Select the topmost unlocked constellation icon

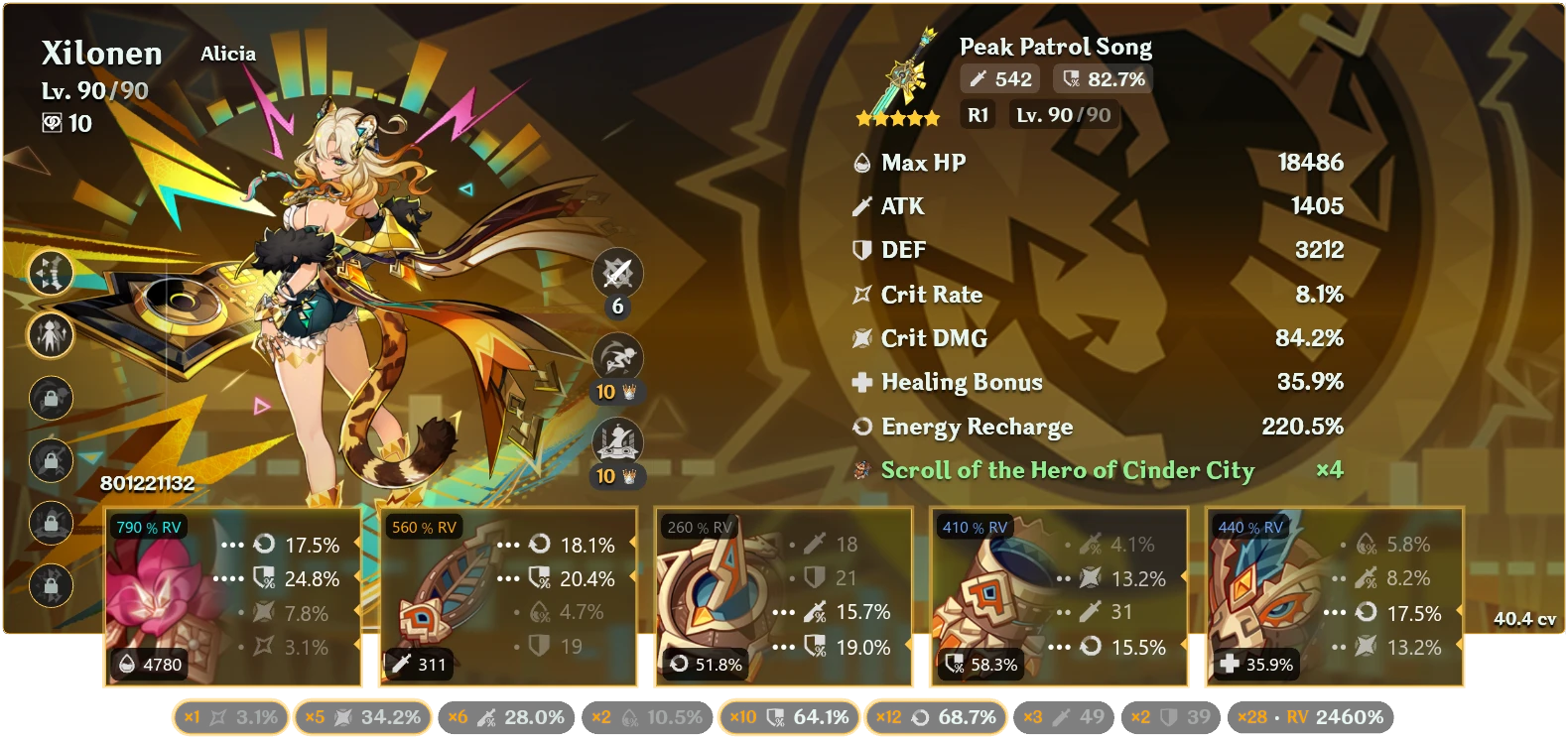52,275
